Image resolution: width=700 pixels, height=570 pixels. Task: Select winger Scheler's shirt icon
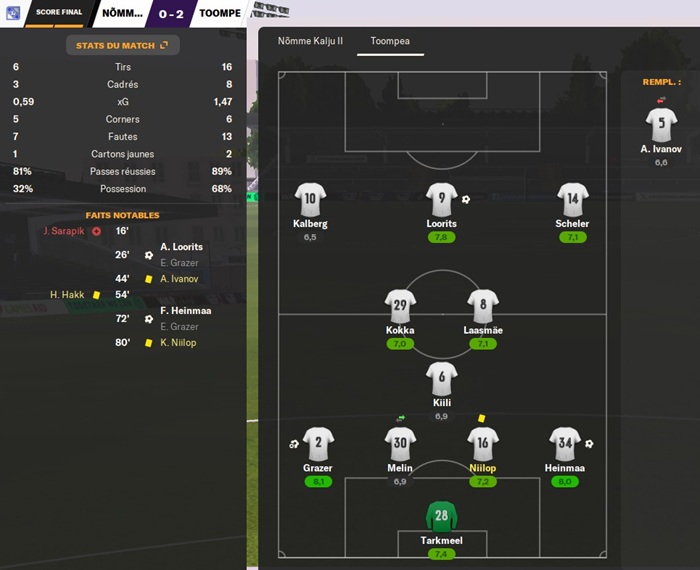[572, 199]
